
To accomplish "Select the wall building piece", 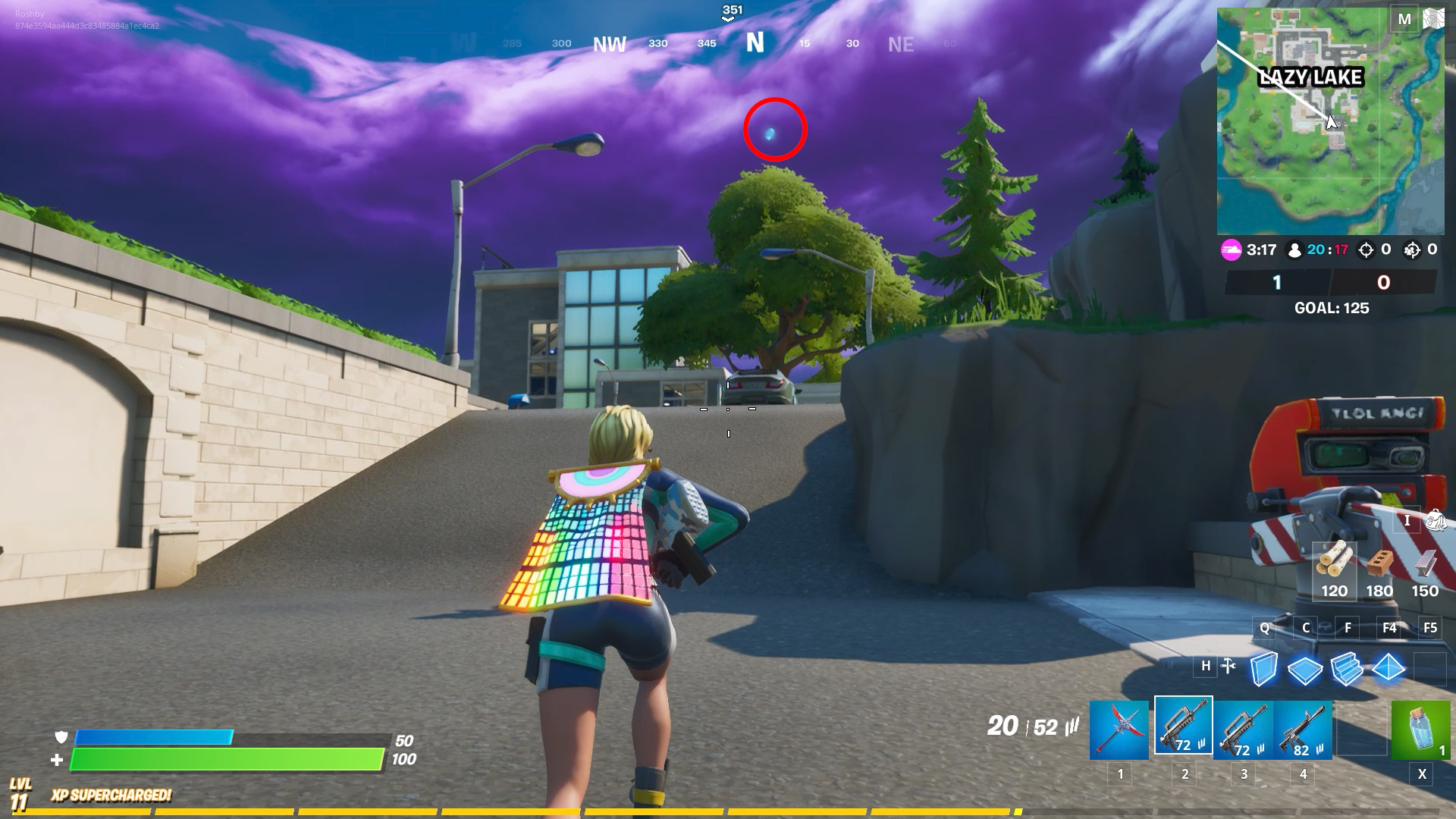I will pos(1263,669).
